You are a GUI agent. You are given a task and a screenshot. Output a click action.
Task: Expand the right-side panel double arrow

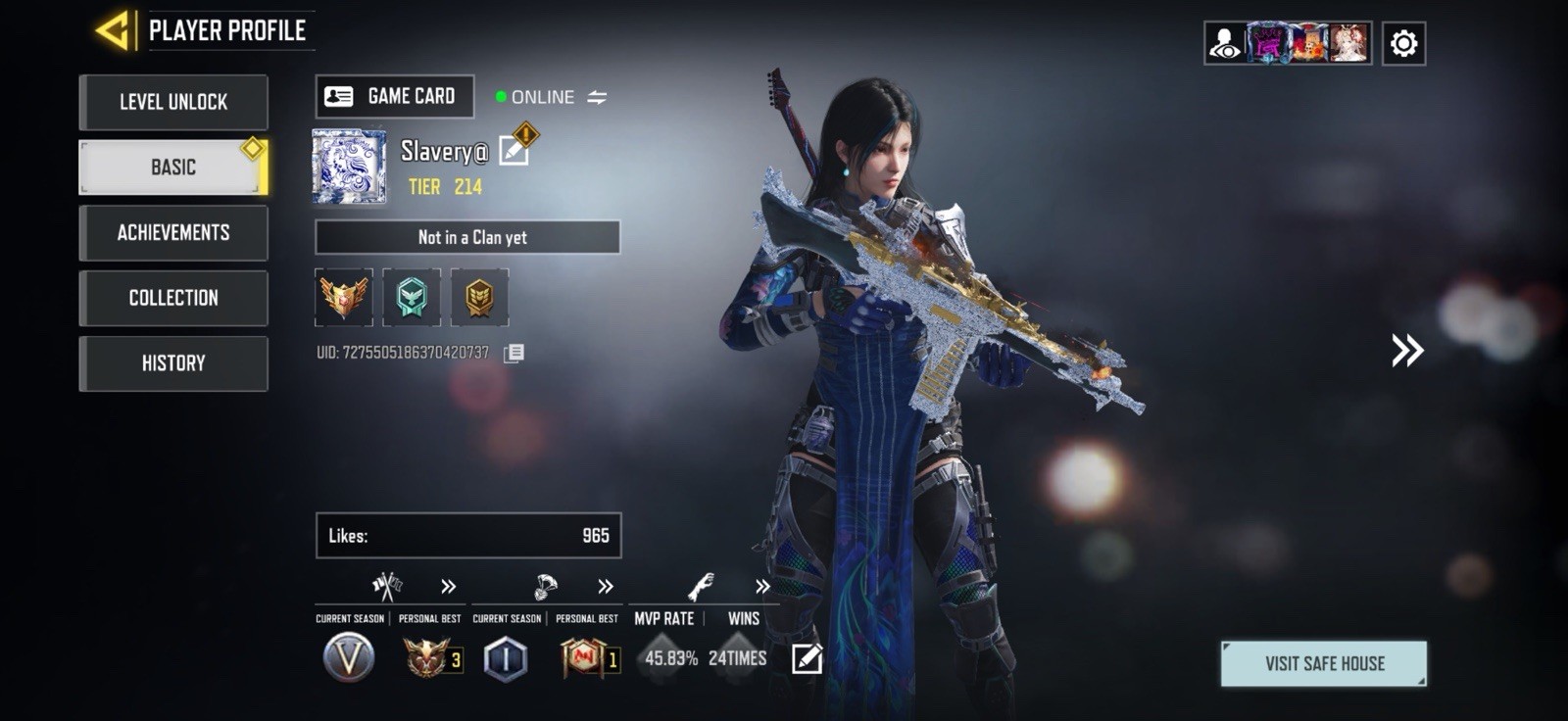coord(1408,351)
